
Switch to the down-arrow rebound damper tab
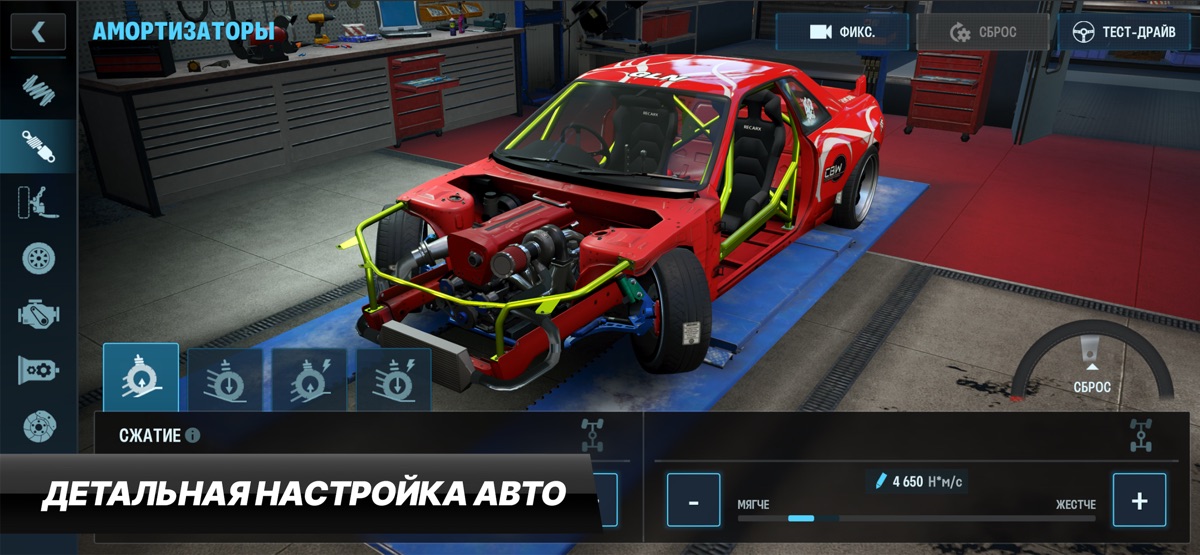pyautogui.click(x=225, y=379)
